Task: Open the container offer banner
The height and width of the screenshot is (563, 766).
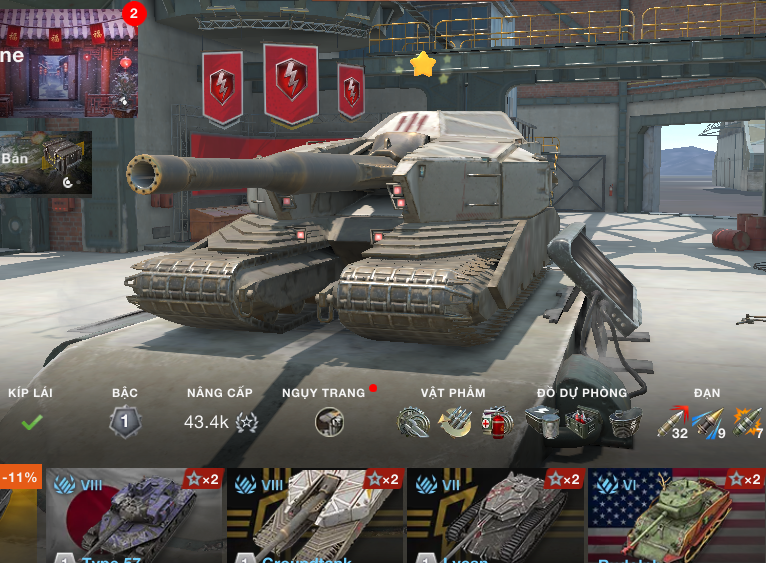Action: 46,163
